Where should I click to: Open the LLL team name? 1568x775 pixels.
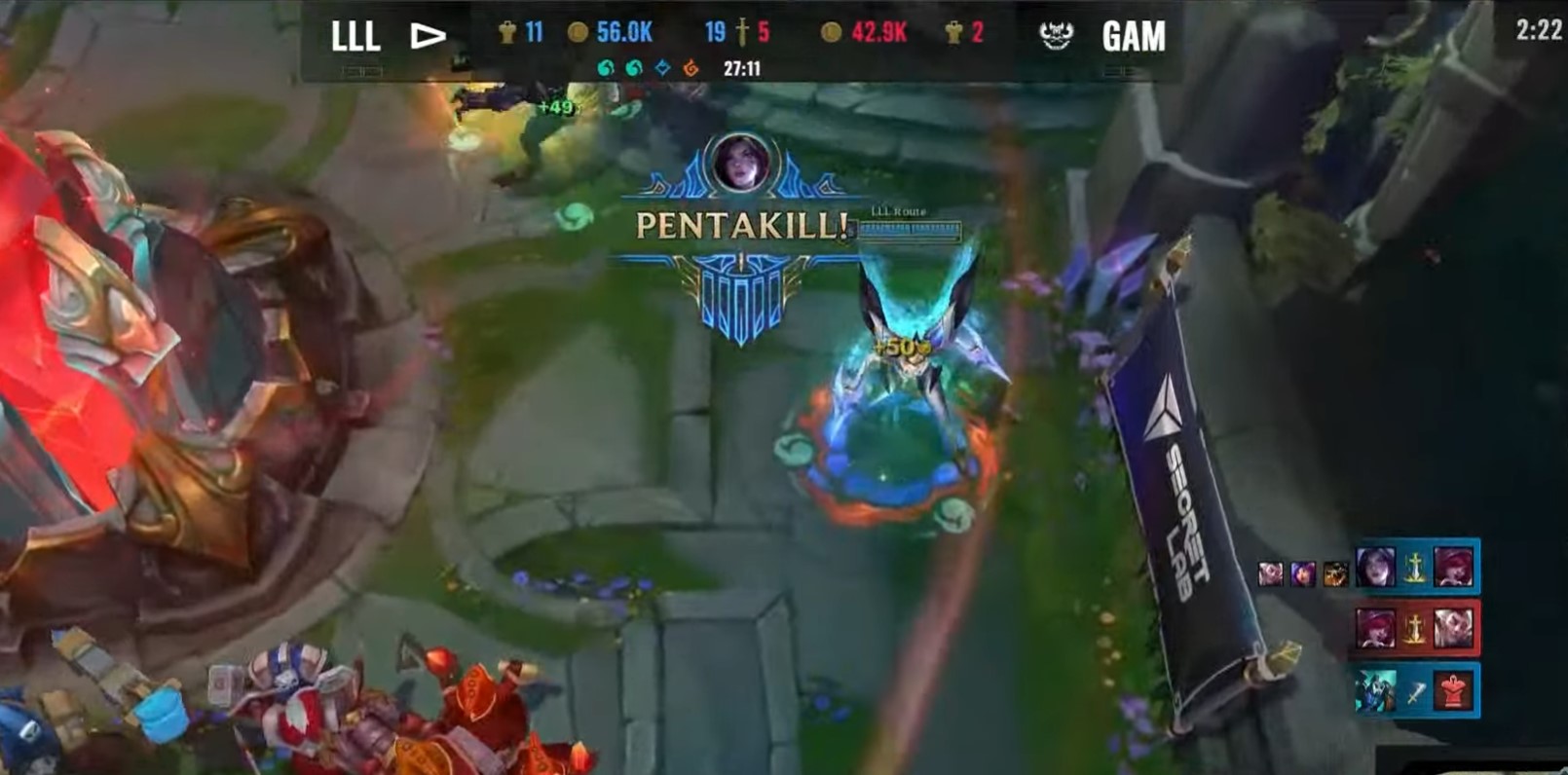point(356,34)
